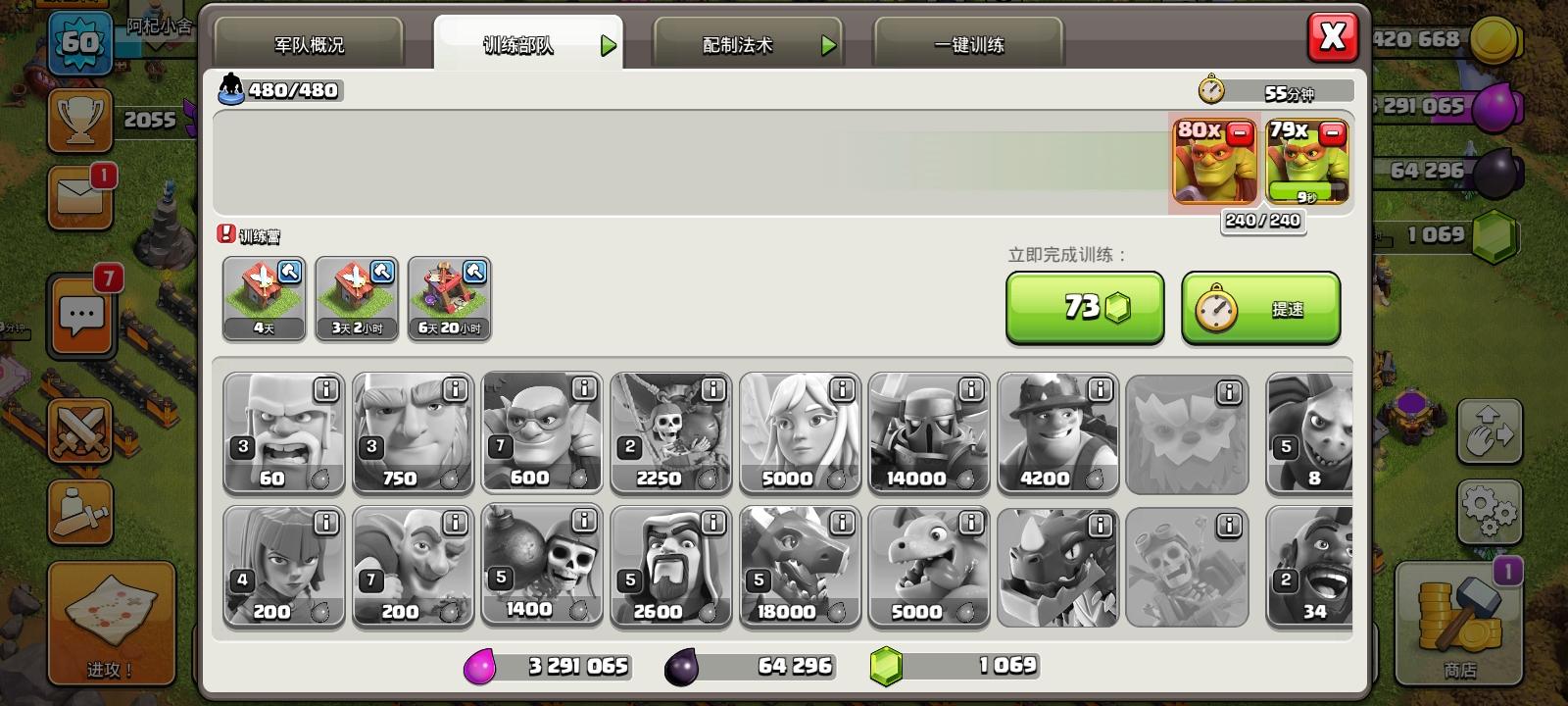The width and height of the screenshot is (1568, 706).
Task: Expand the 训练部队 tab arrow
Action: click(611, 43)
